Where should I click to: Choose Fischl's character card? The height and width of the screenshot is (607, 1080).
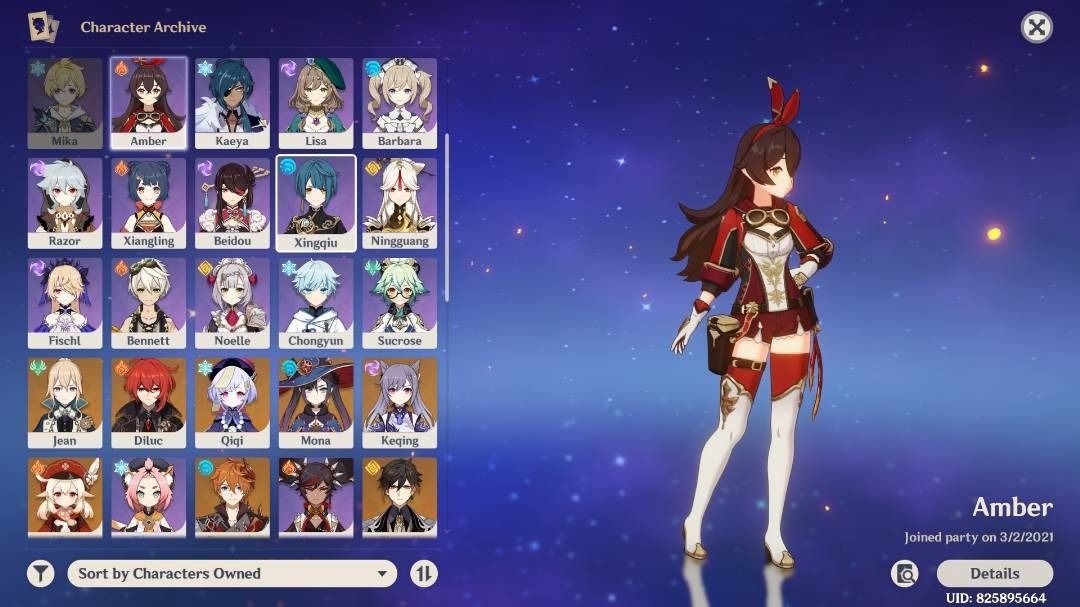pyautogui.click(x=64, y=302)
